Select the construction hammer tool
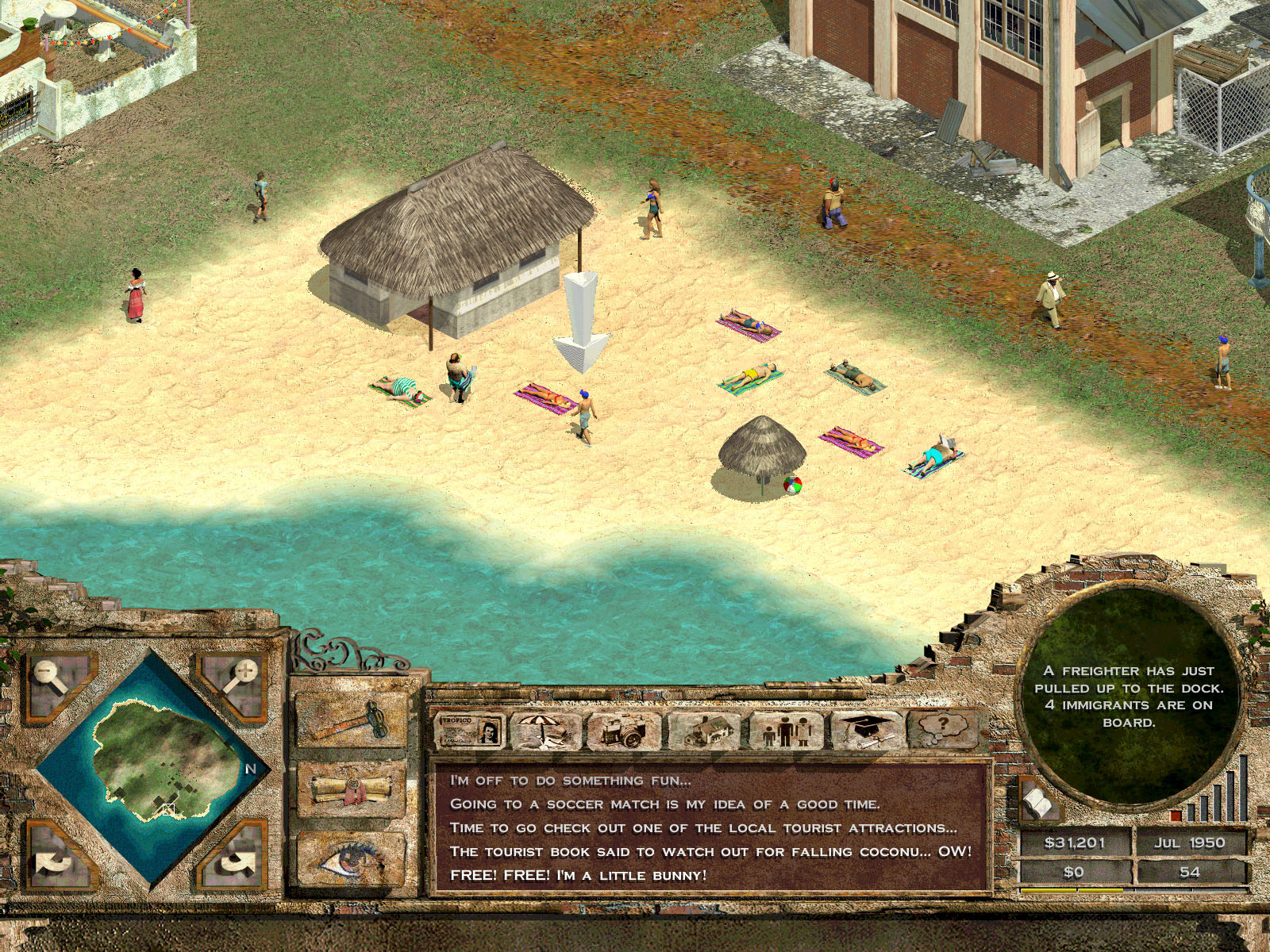 (348, 720)
